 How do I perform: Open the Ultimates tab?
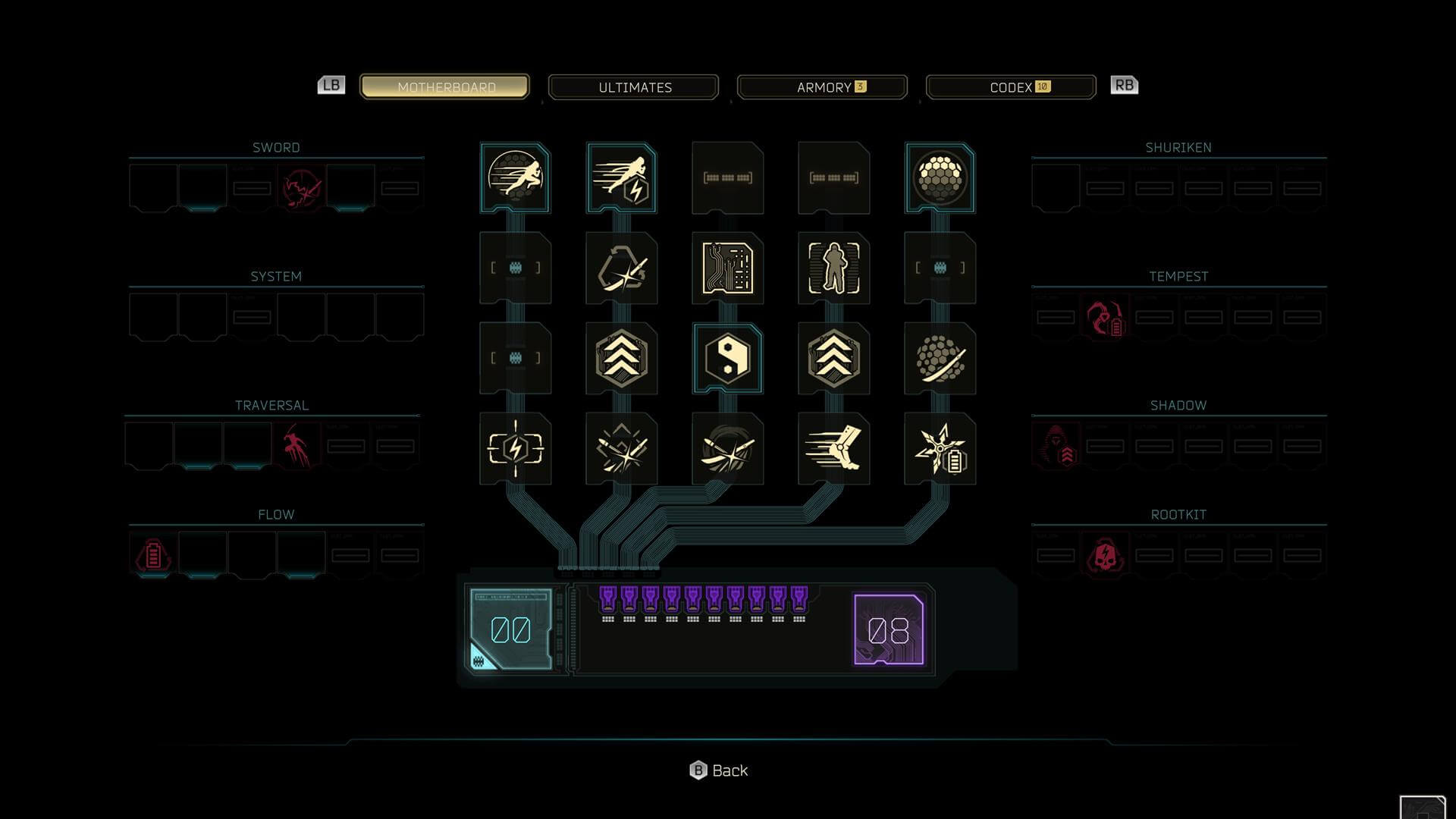[x=634, y=87]
